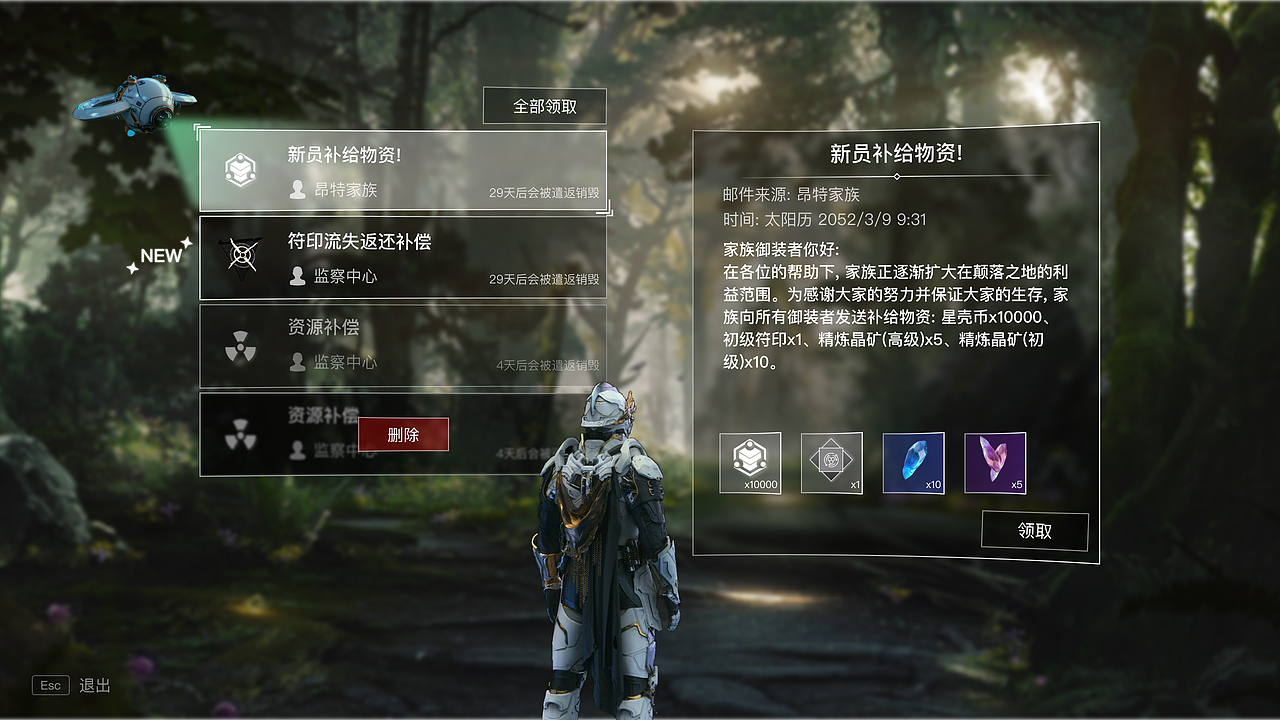Select the blue 精炼晶矿 x10 crystal icon

click(913, 462)
